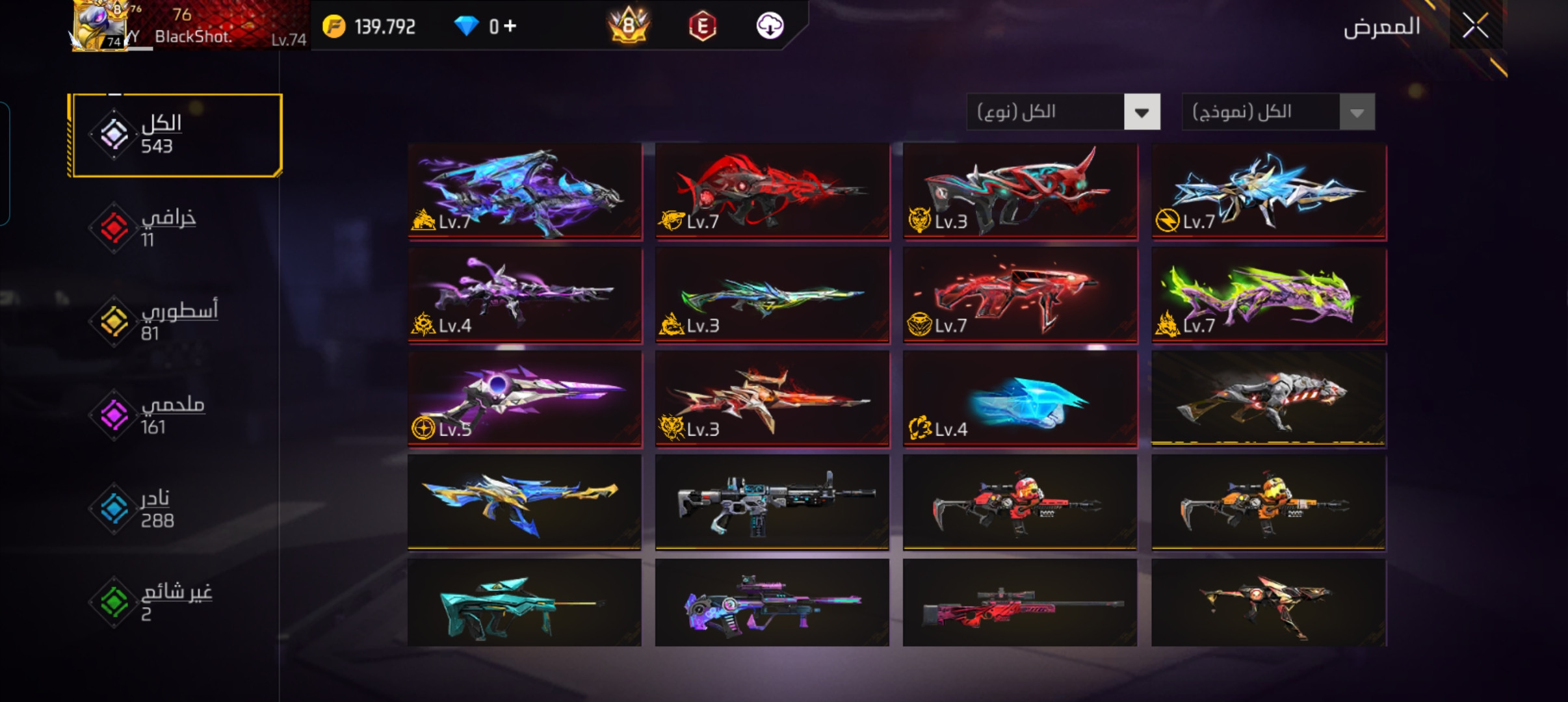1568x702 pixels.
Task: Switch to the خرافي (Mythic) category
Action: tap(168, 227)
